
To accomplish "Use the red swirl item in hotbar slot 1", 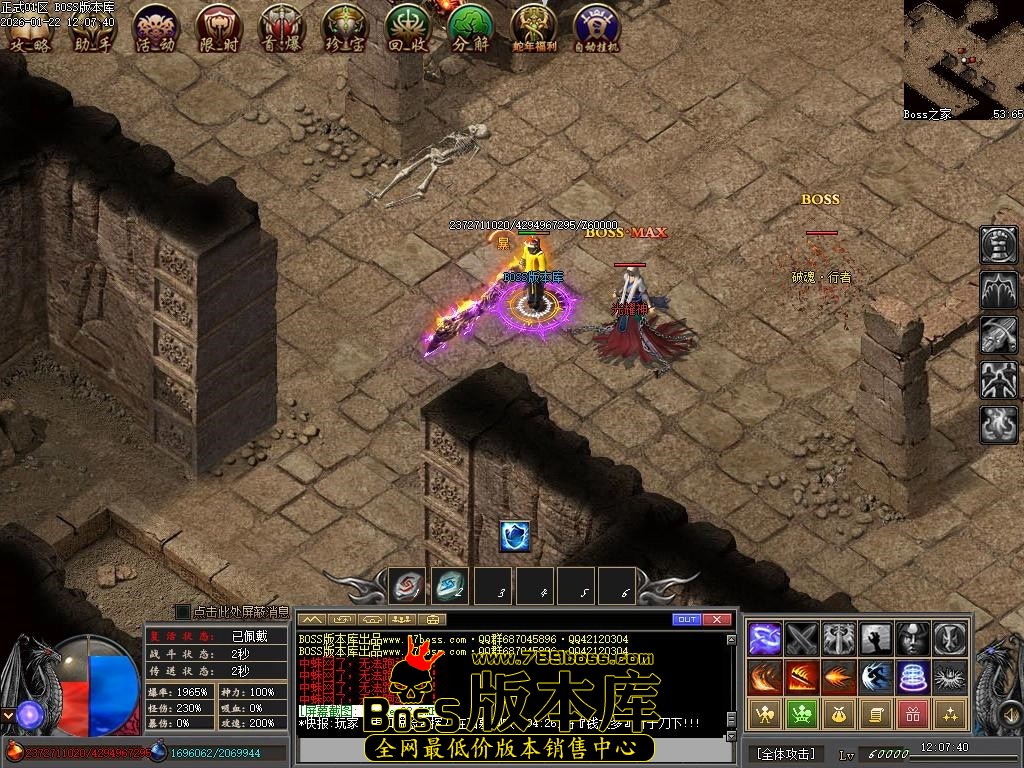I will click(x=407, y=586).
